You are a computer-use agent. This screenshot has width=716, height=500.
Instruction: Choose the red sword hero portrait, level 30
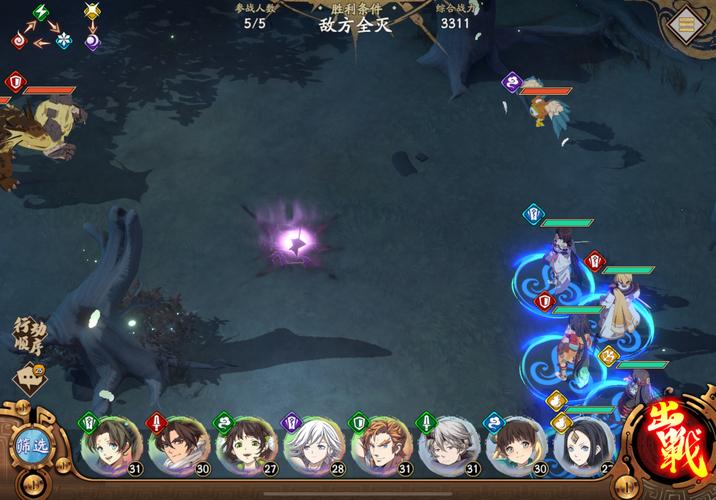(x=178, y=446)
